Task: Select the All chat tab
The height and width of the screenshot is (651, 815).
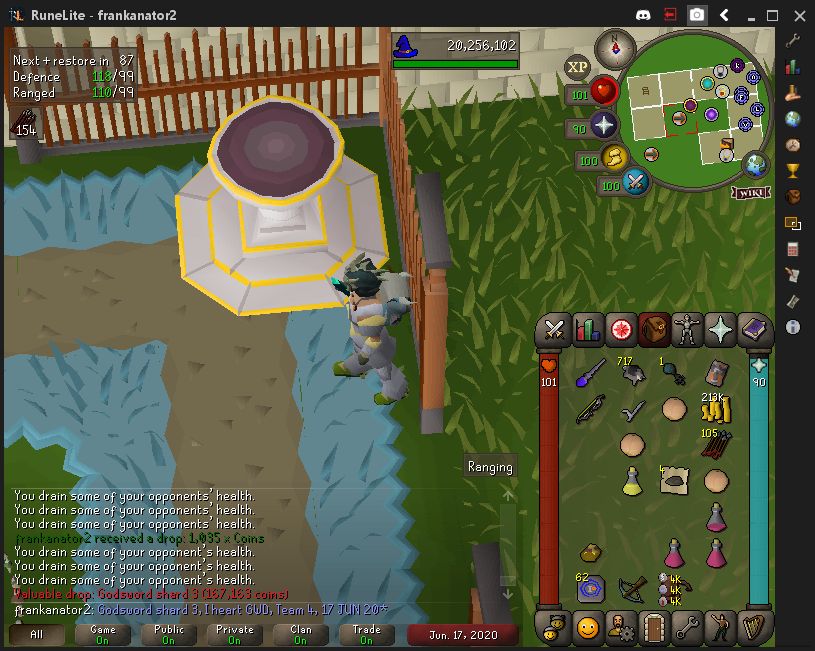Action: tap(37, 635)
